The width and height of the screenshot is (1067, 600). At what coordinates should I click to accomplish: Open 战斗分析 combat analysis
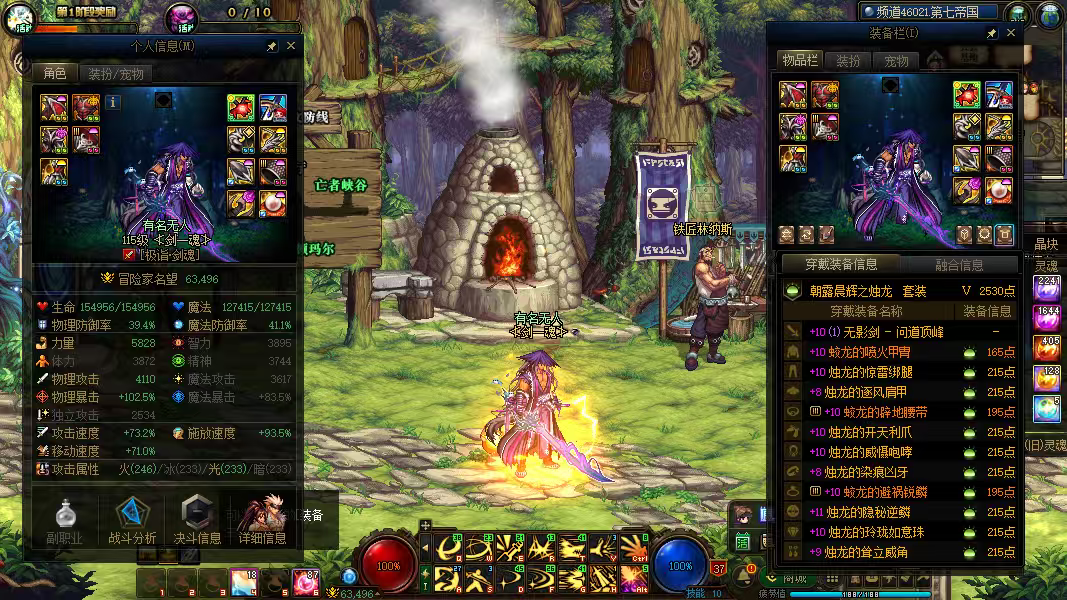(x=132, y=520)
